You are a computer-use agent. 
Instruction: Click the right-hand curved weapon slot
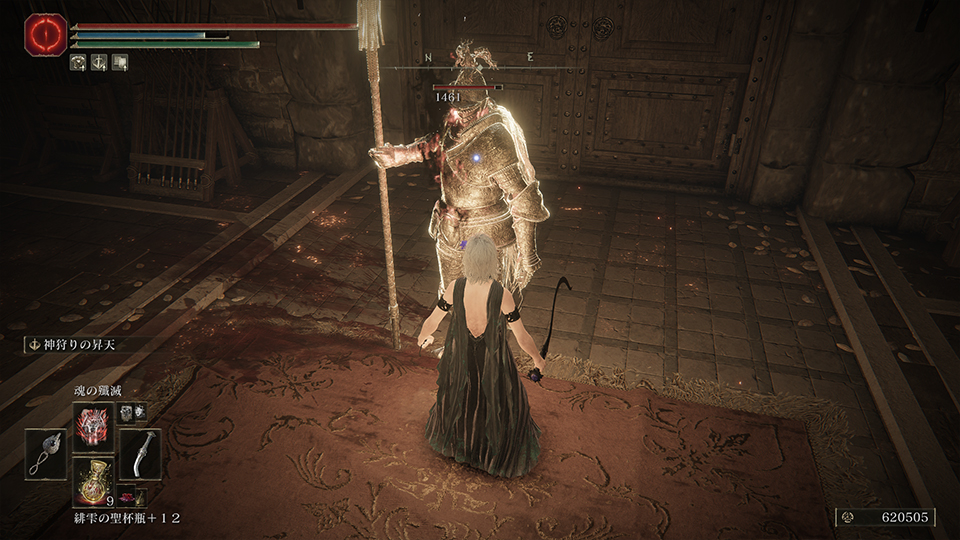click(x=139, y=453)
